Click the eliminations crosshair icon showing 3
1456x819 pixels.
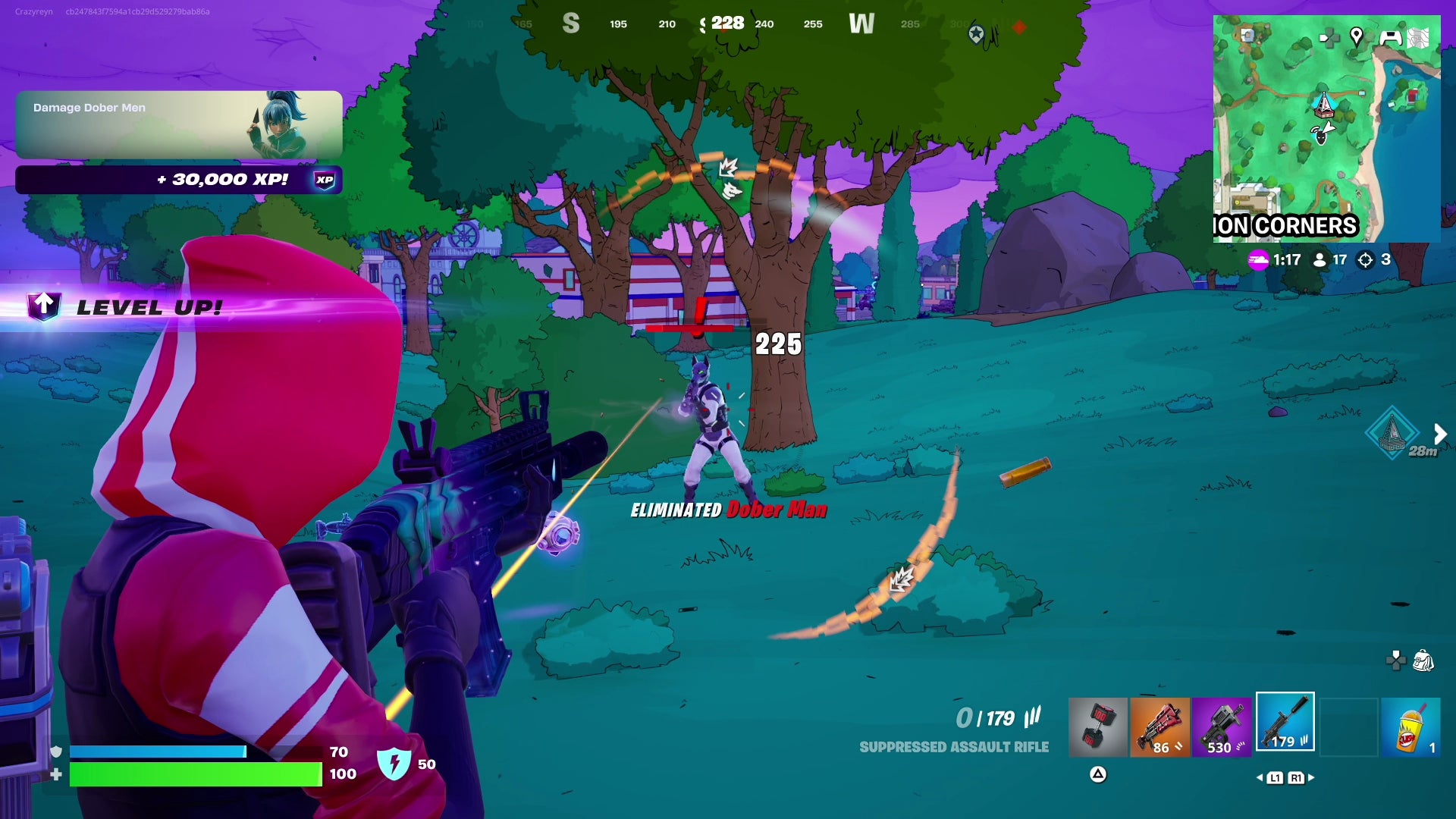pos(1366,259)
